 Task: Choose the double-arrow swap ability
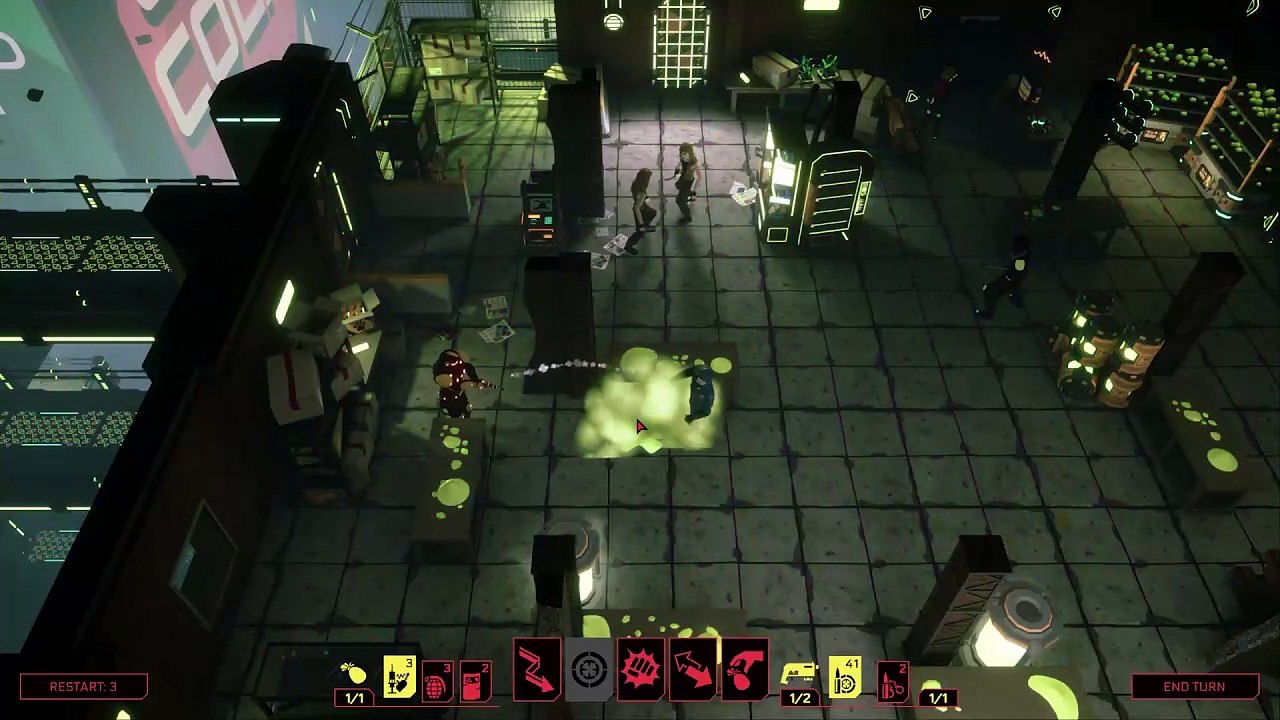(693, 668)
